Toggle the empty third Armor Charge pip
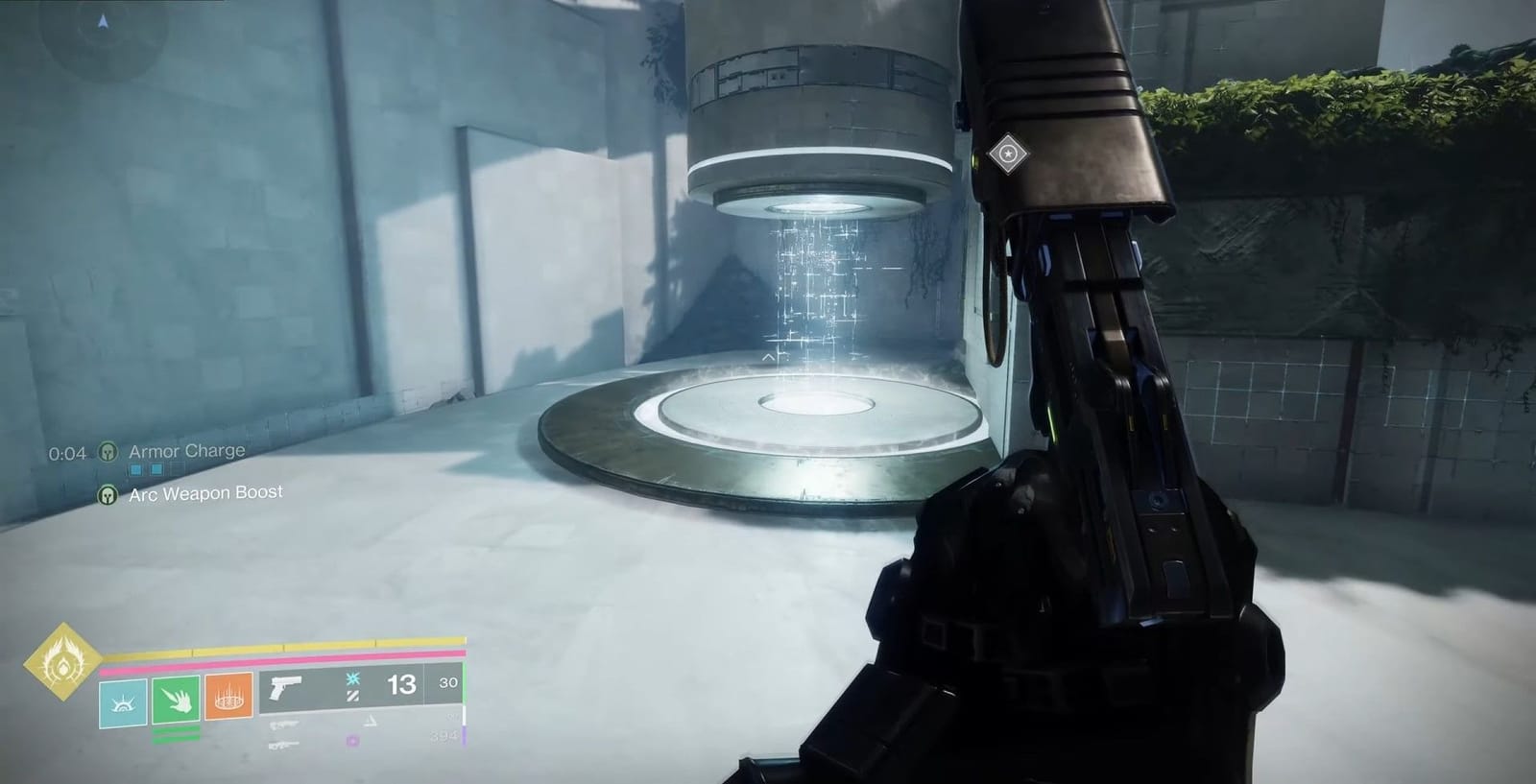 176,468
